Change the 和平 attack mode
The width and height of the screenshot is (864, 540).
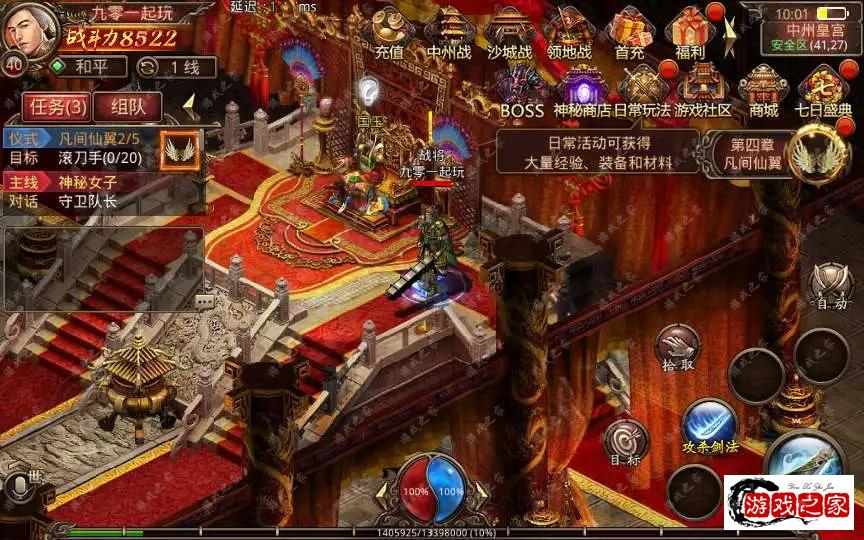click(x=88, y=67)
